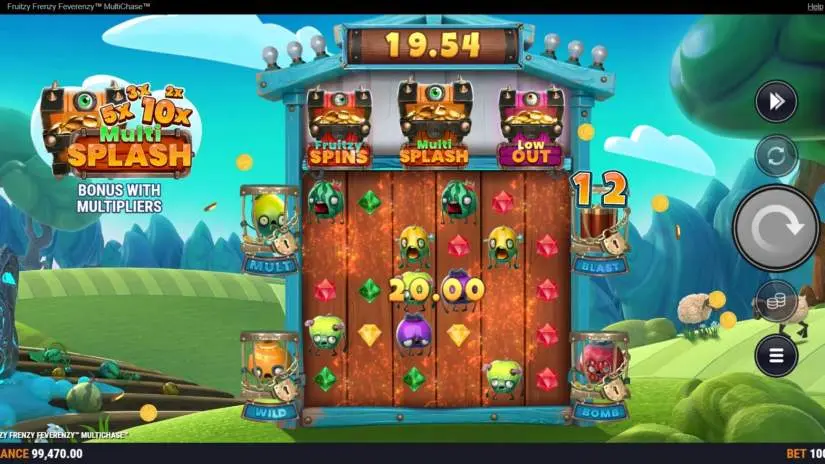
Task: Spin the reels with the large arrow button
Action: pos(776,228)
